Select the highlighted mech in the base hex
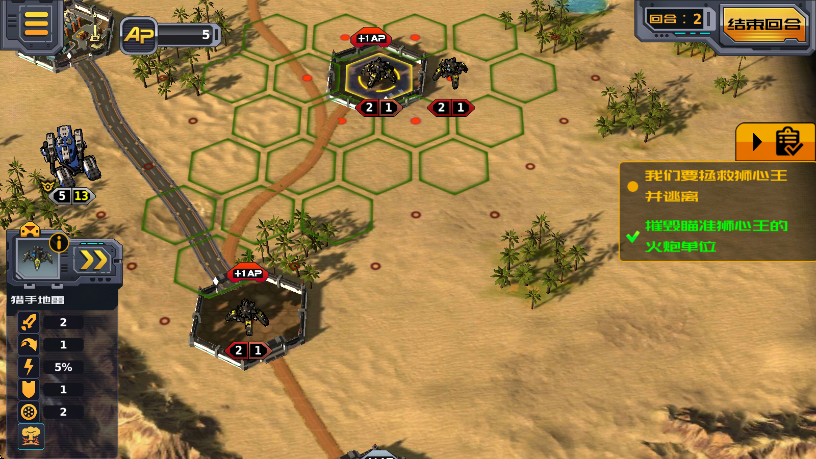Viewport: 816px width, 459px height. [x=379, y=74]
